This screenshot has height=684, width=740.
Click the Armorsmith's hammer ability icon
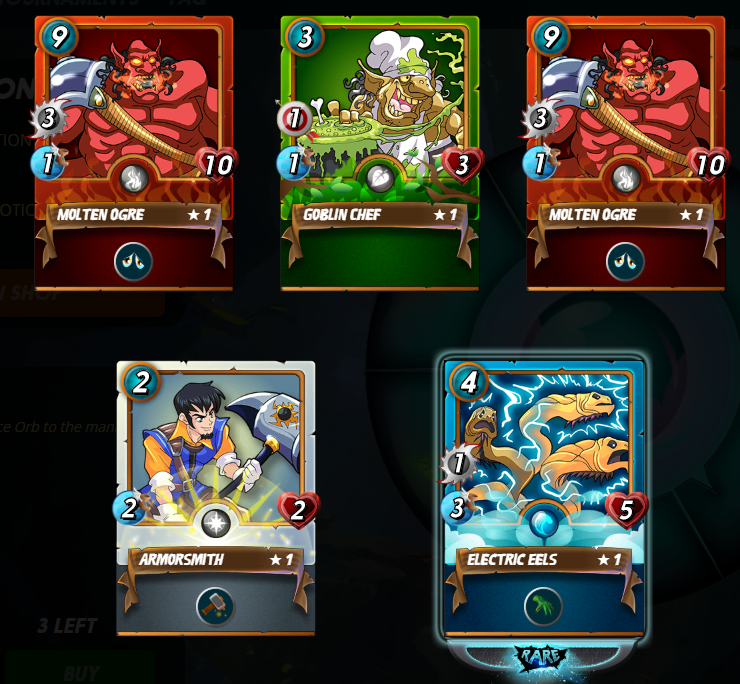click(215, 606)
